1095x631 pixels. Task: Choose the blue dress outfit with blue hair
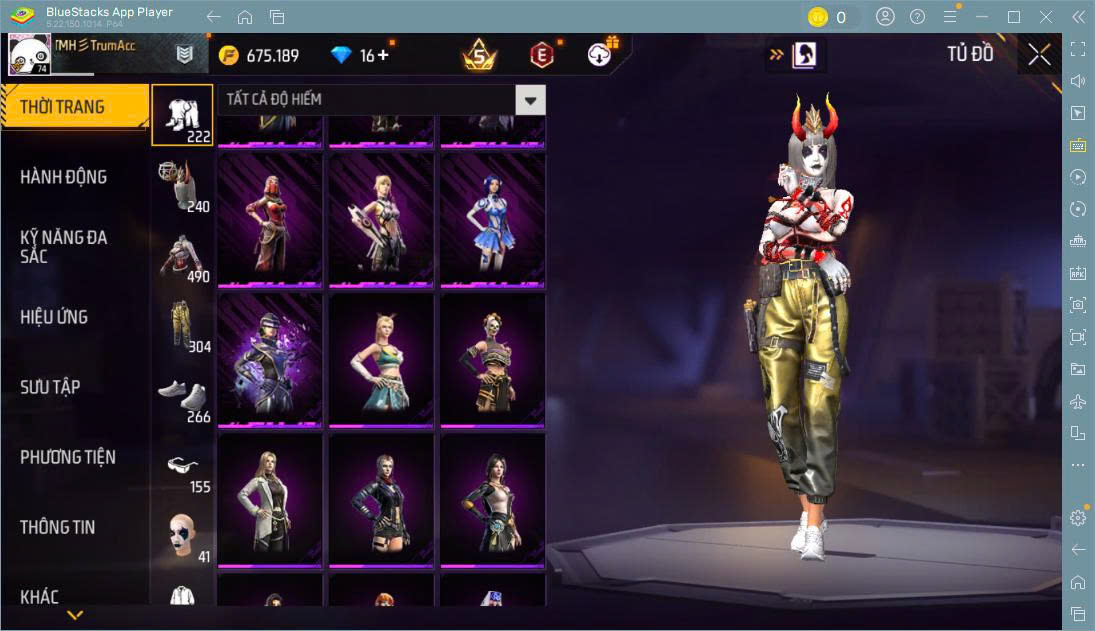coord(492,218)
